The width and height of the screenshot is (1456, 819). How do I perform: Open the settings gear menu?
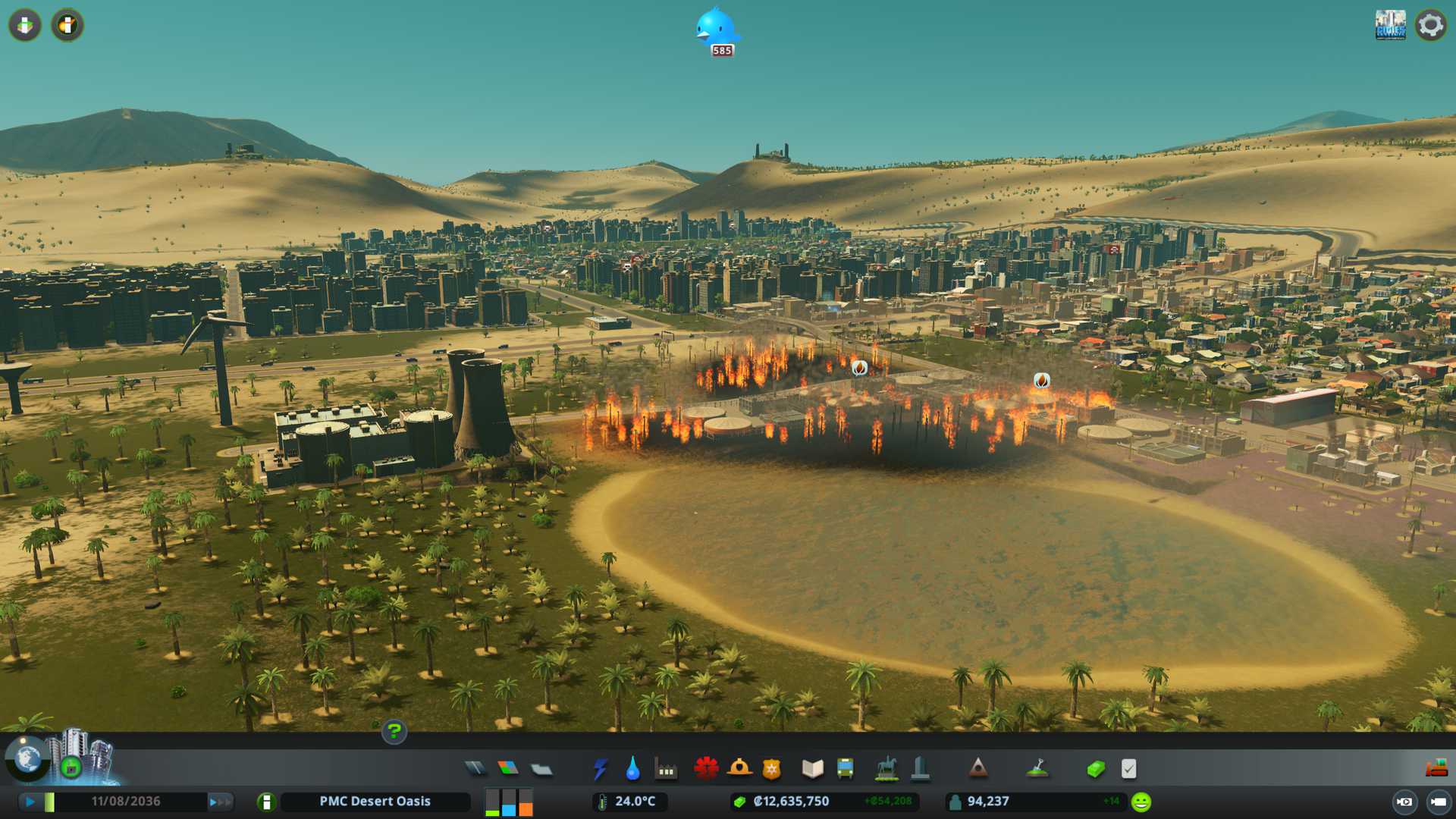click(1431, 25)
